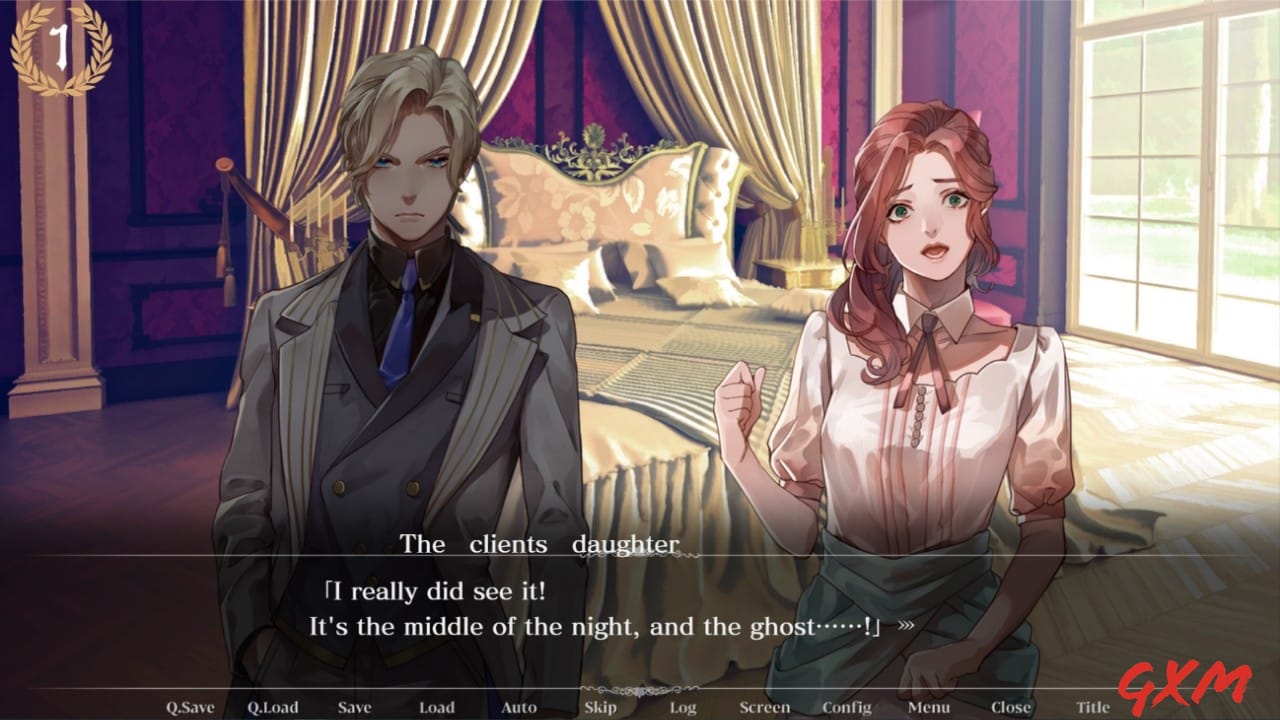Click the divider line above the menu bar
The height and width of the screenshot is (720, 1280).
640,688
